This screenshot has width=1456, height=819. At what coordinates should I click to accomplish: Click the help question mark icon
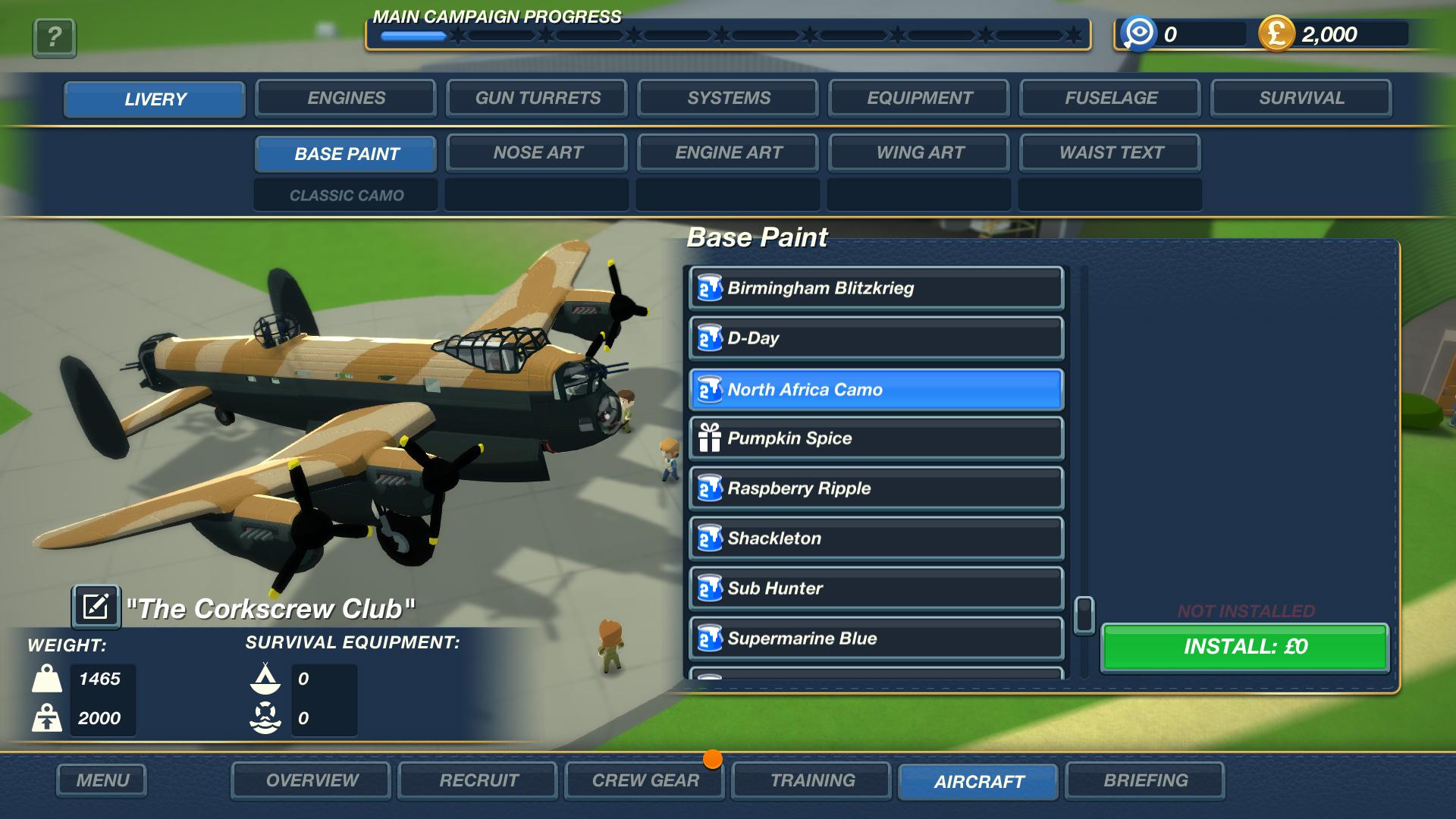click(53, 36)
